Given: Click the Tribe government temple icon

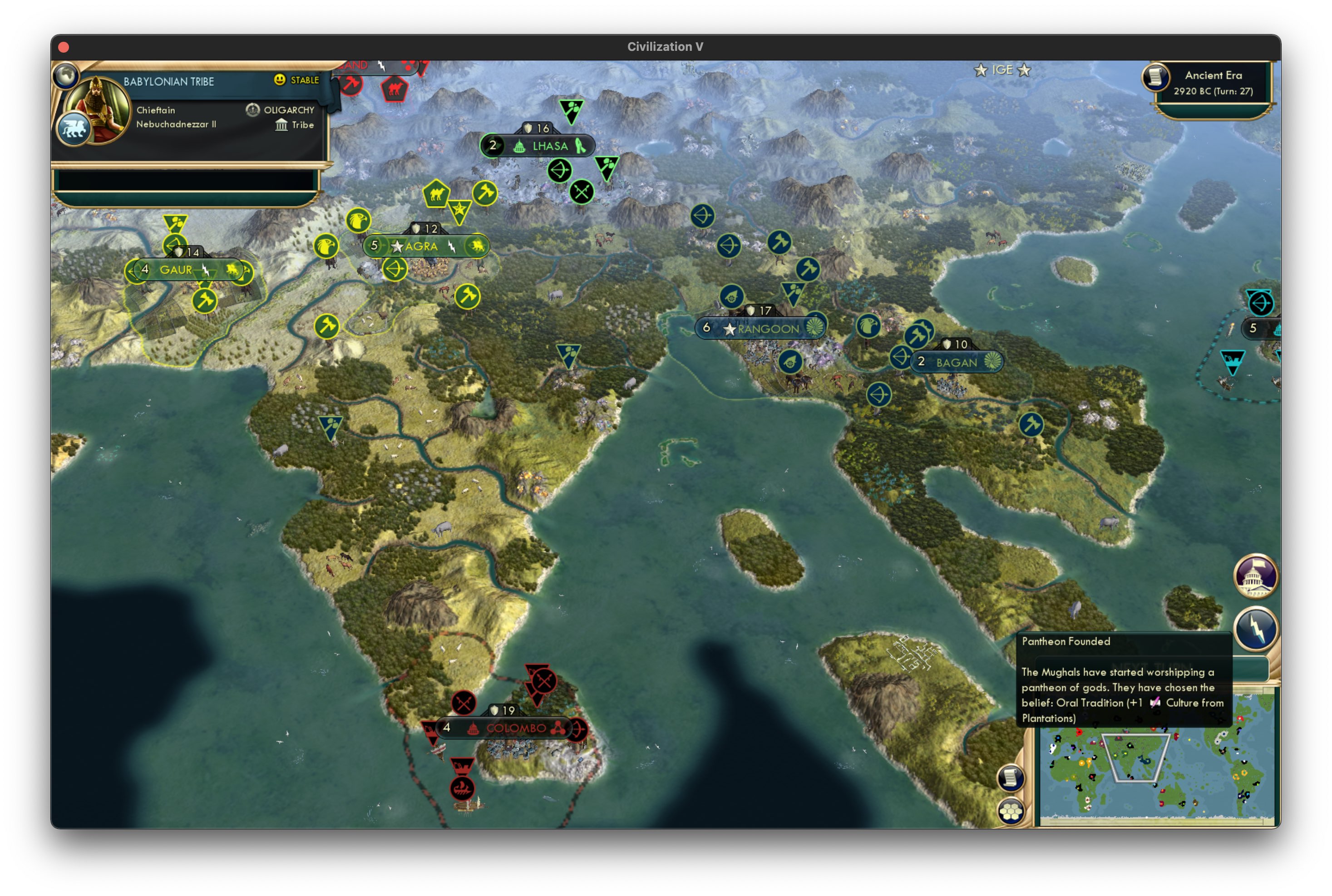Looking at the screenshot, I should tap(282, 125).
